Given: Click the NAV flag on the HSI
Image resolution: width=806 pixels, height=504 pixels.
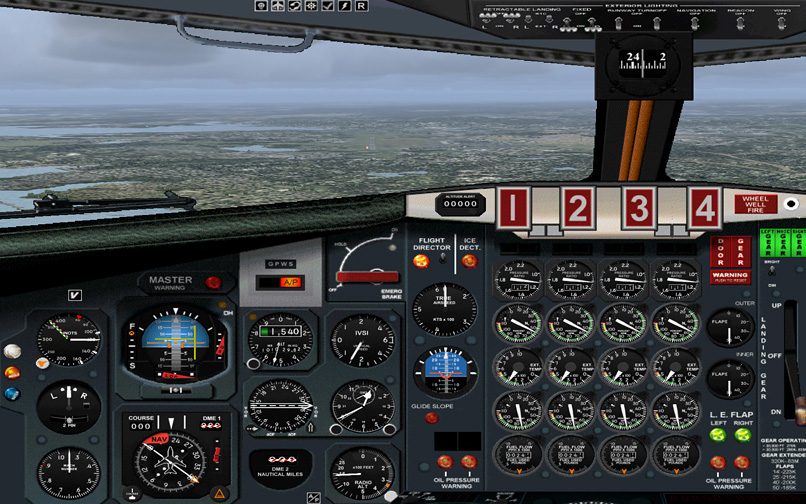Looking at the screenshot, I should pyautogui.click(x=158, y=439).
